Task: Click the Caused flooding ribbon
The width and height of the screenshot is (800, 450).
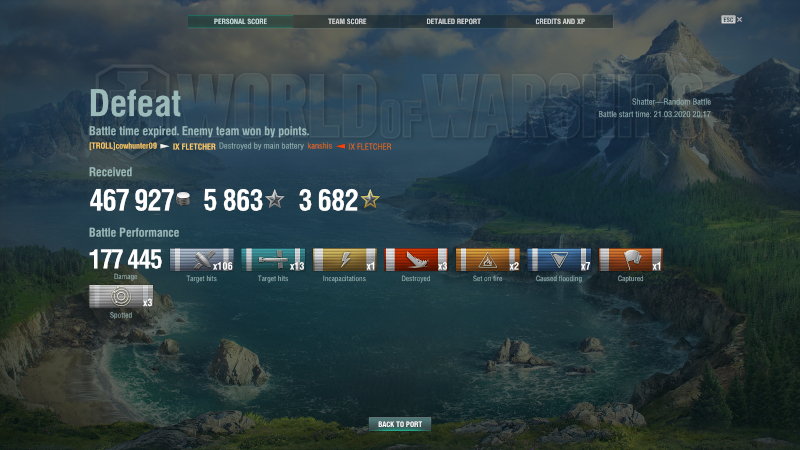Action: pos(559,261)
